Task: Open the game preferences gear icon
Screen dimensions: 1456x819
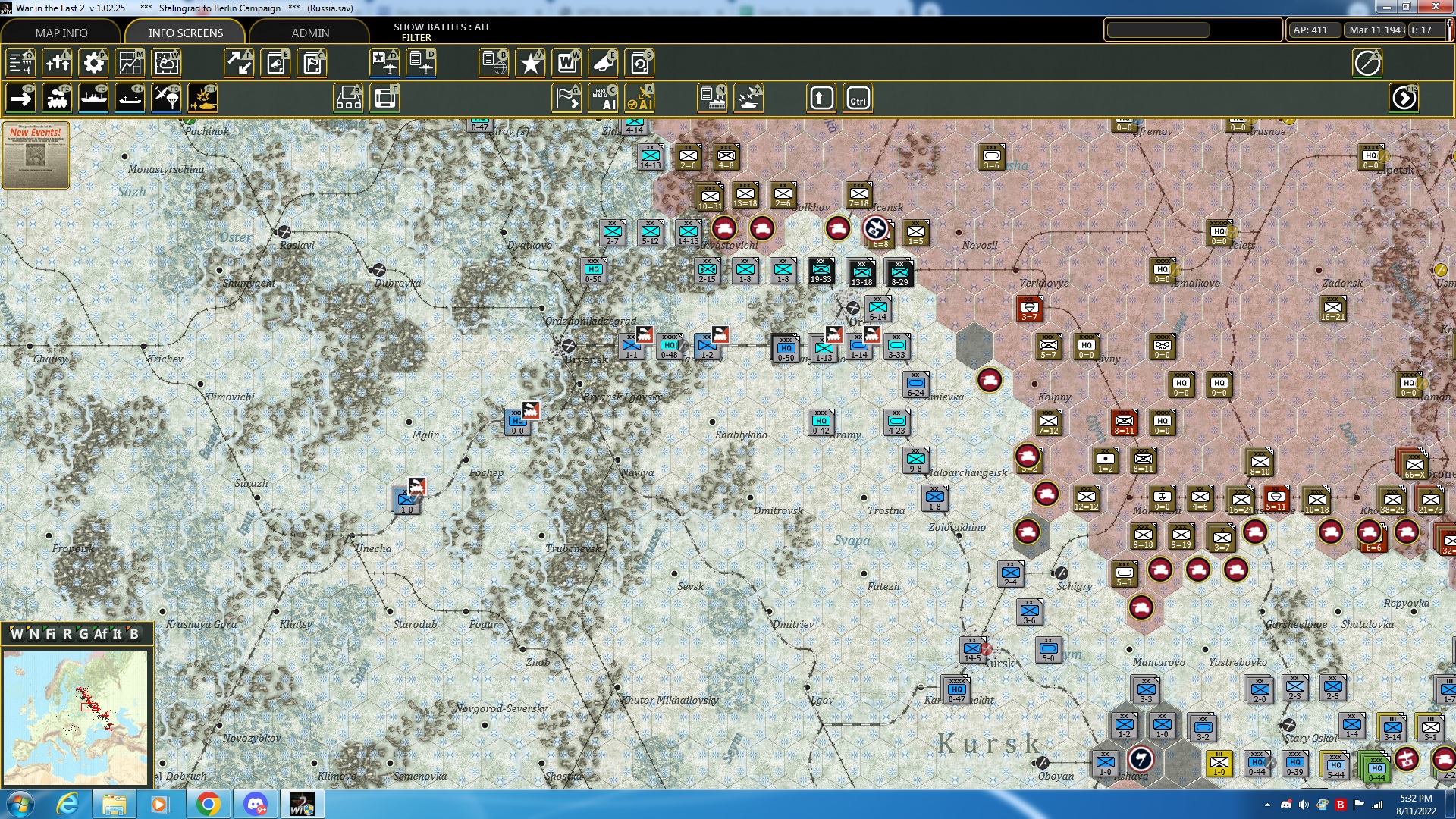Action: (93, 64)
